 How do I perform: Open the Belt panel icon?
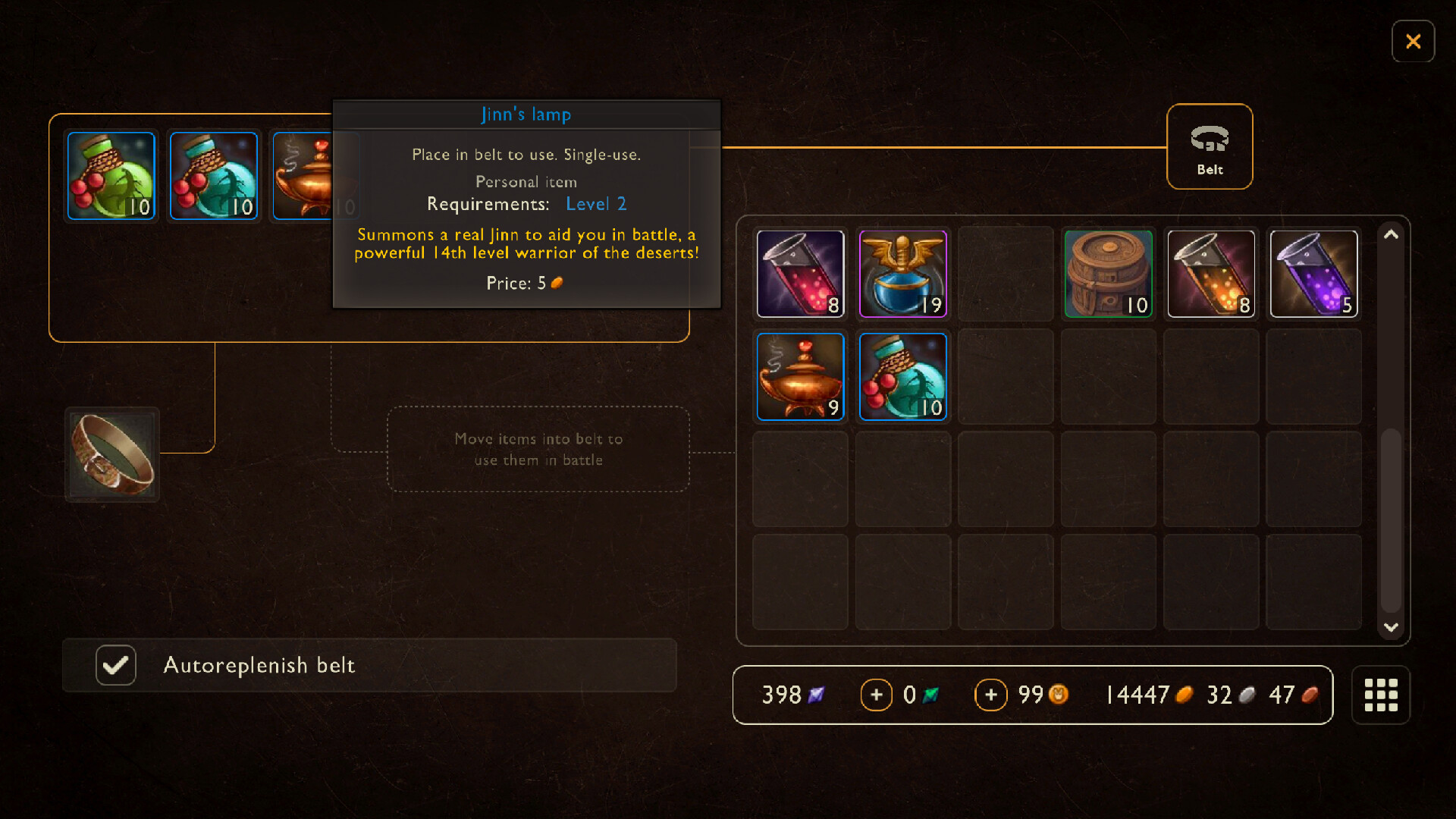1210,146
